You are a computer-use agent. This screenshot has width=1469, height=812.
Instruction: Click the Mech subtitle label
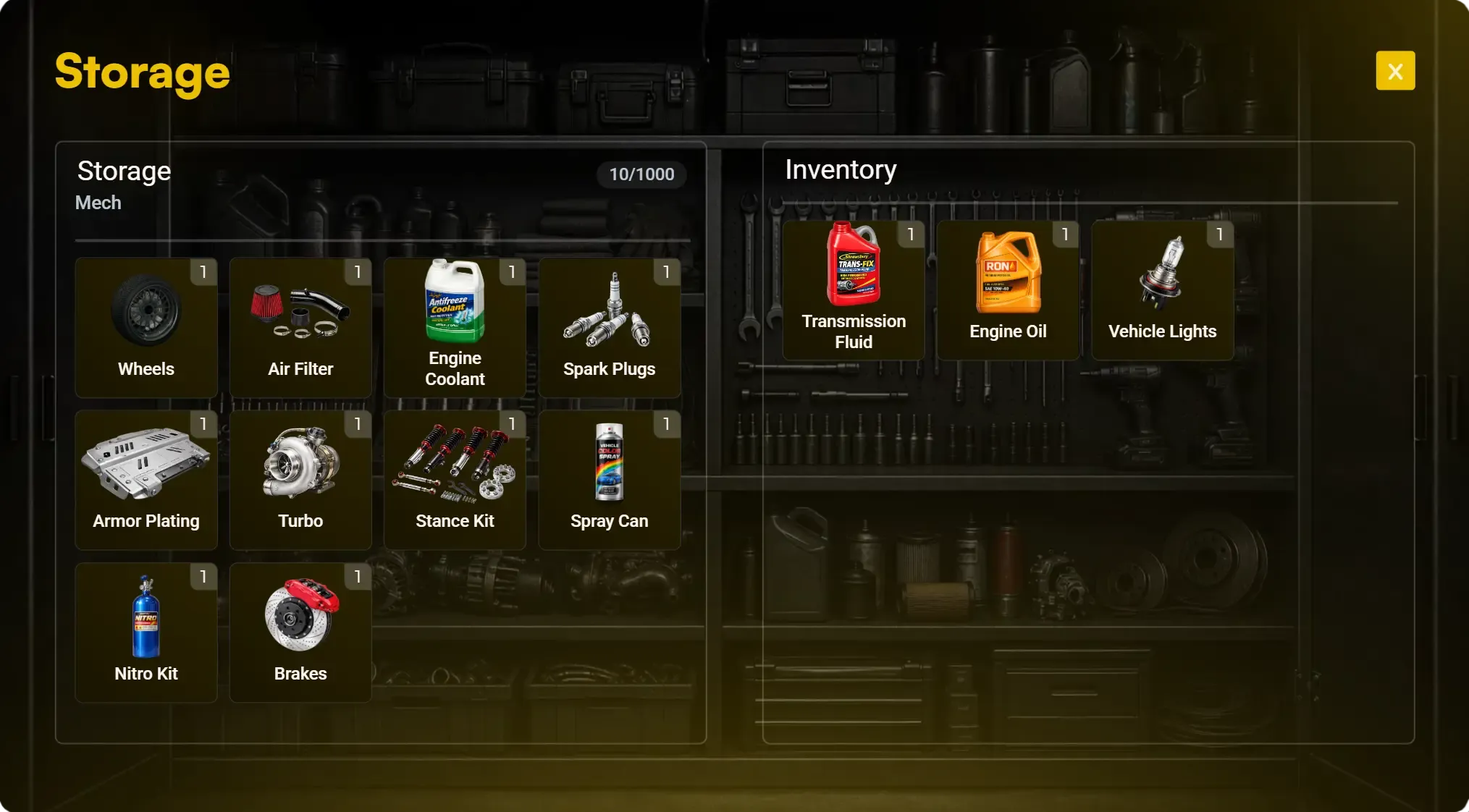pos(97,203)
